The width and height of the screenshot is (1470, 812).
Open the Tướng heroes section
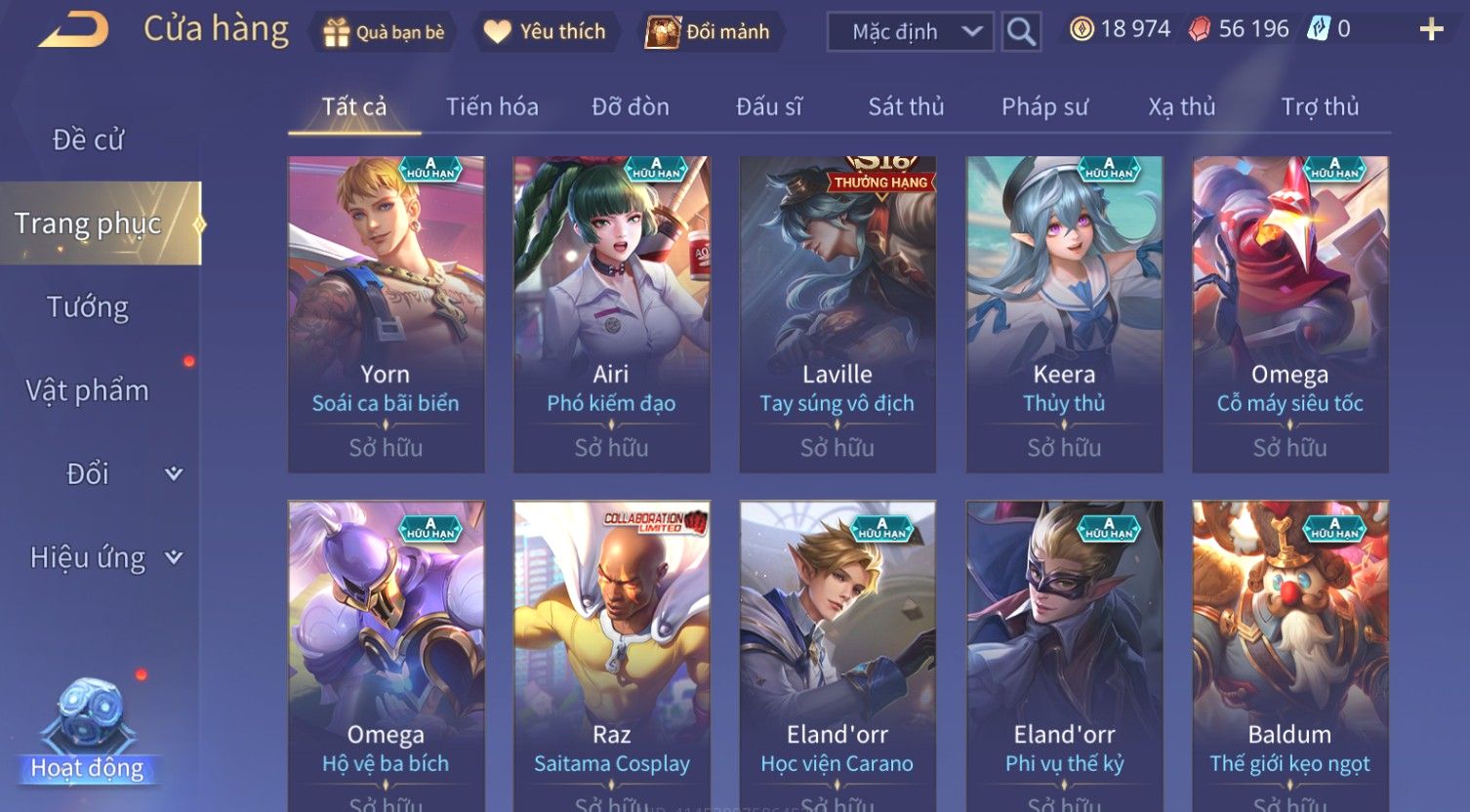click(x=88, y=307)
